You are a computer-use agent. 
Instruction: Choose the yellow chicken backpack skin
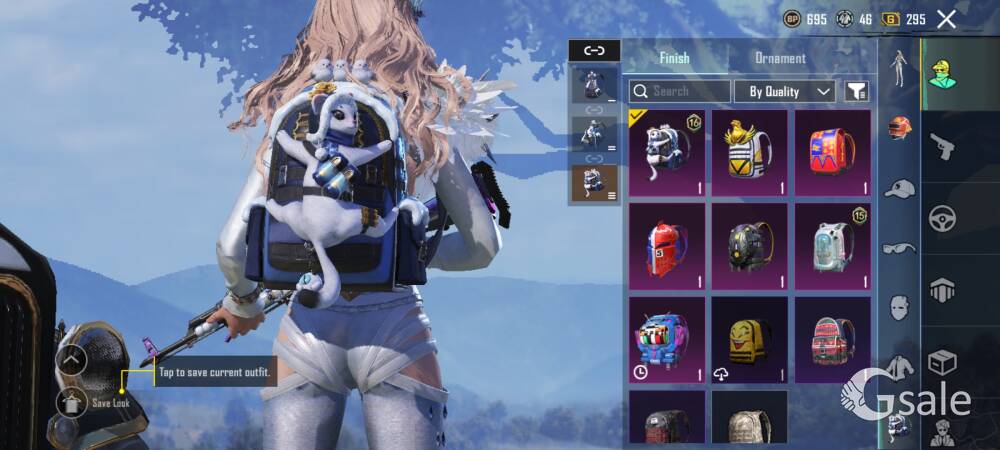click(749, 152)
